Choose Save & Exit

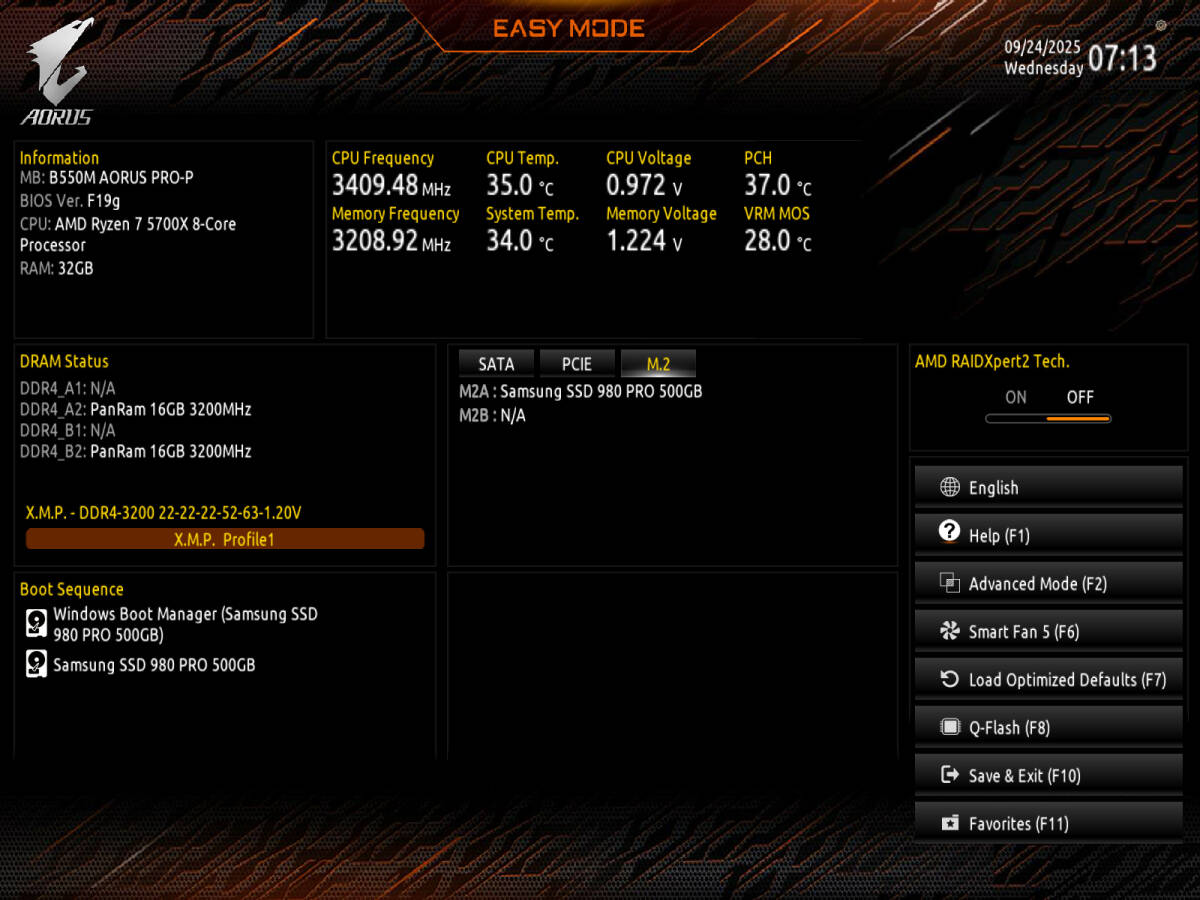point(1048,776)
